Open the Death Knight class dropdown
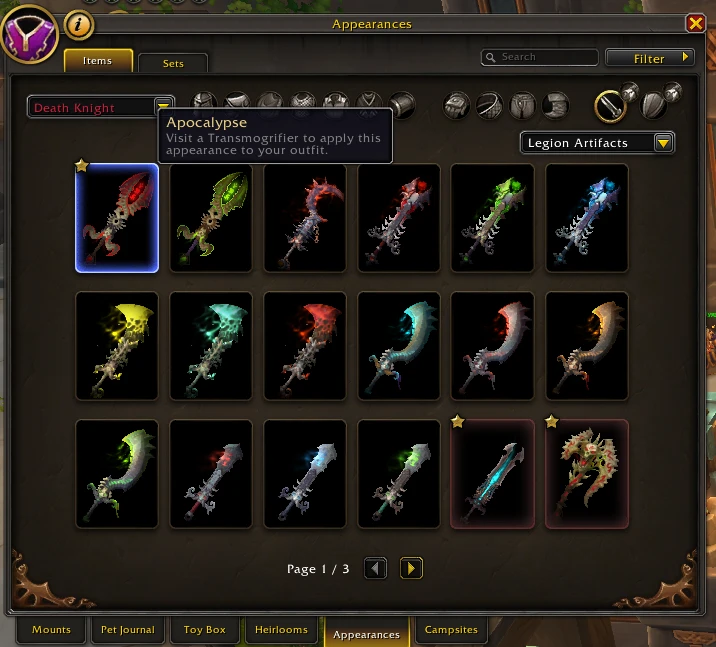716x647 pixels. point(163,107)
